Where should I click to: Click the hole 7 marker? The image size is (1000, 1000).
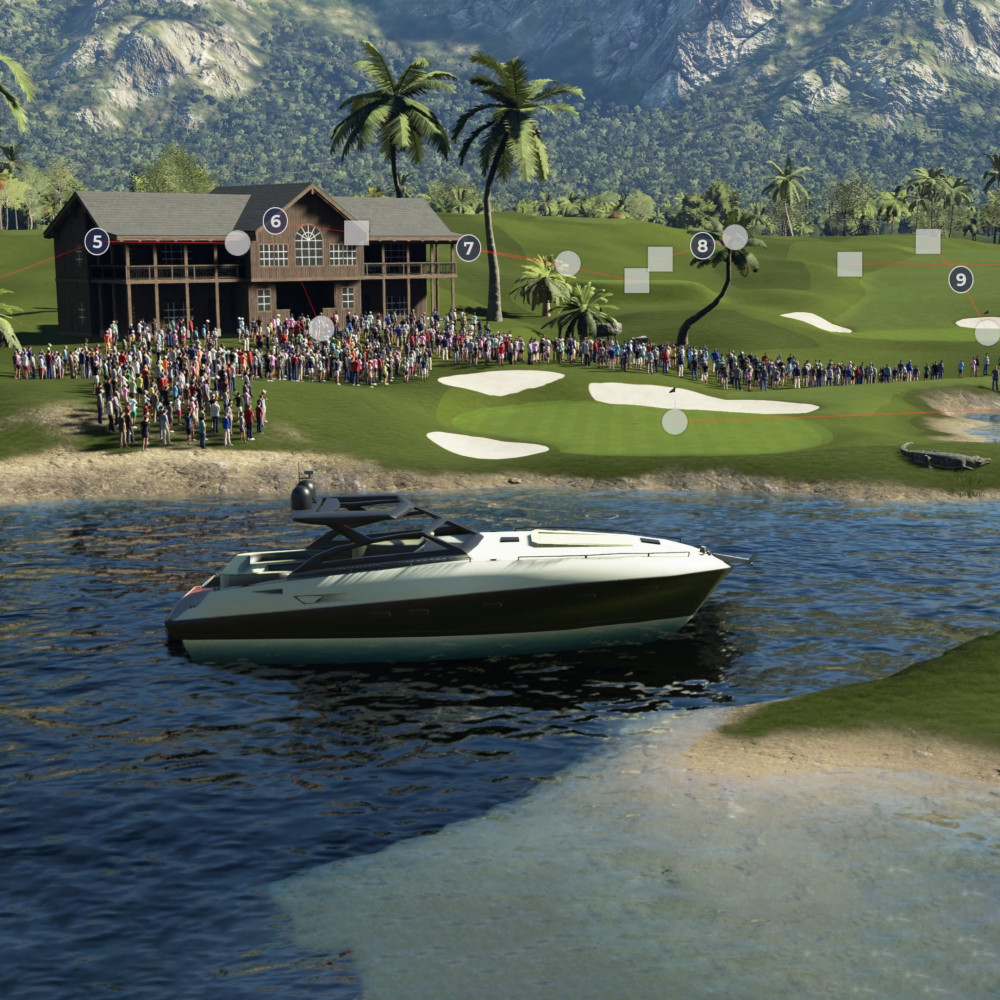tap(468, 248)
